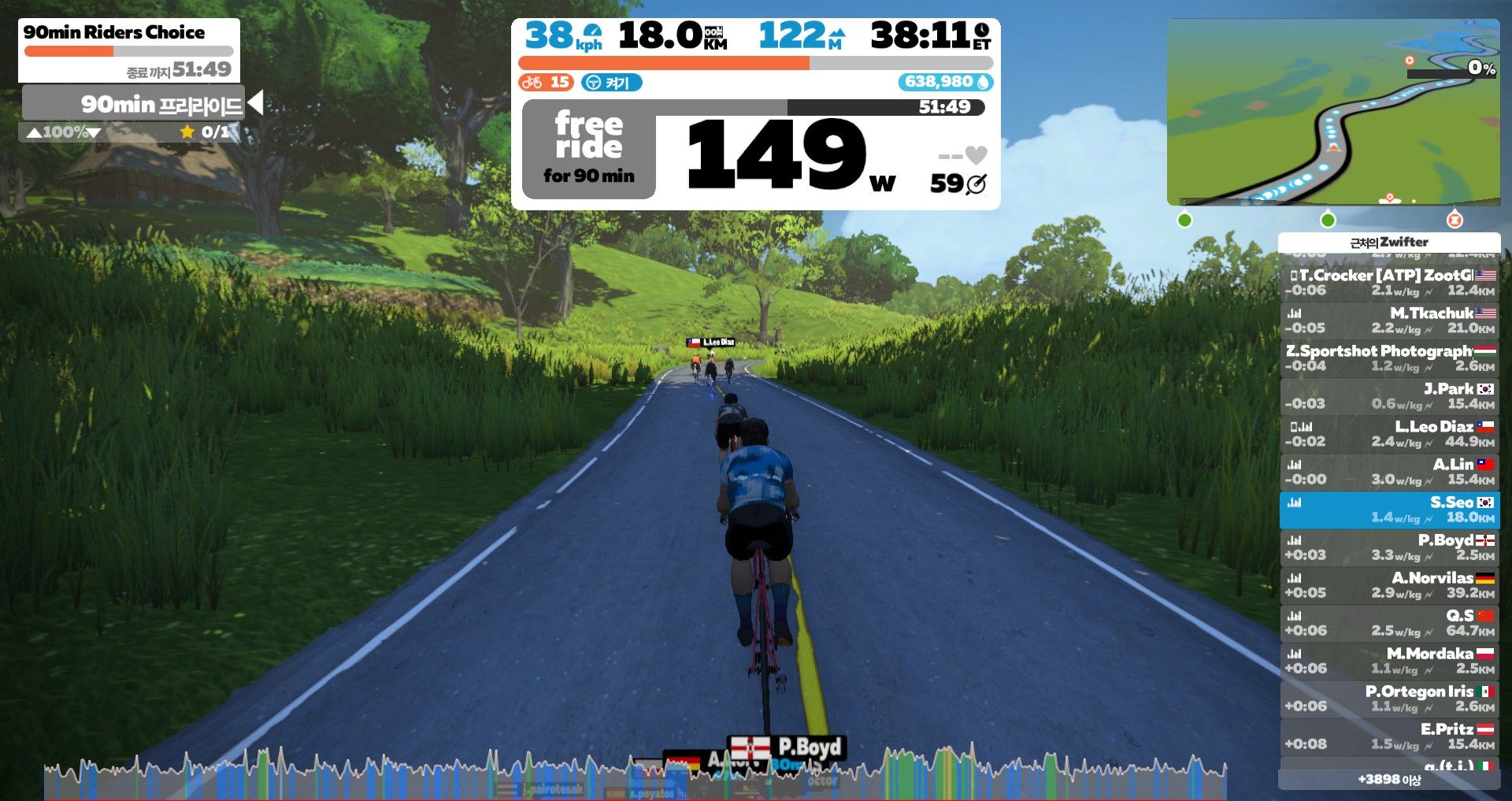View P.Boyd in the nearby list
Viewport: 1512px width, 801px height.
click(1389, 547)
